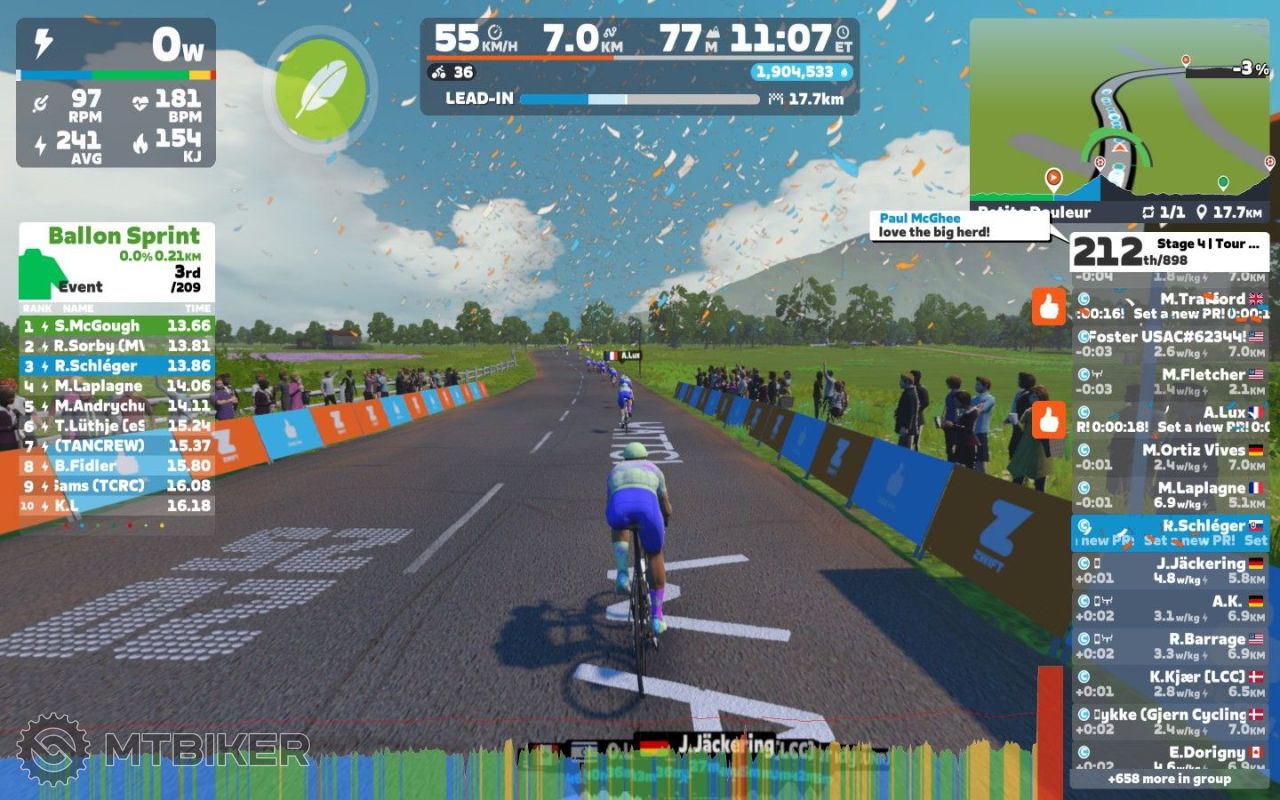
Task: Select B.Fidler on the Ballon Sprint leaderboard
Action: 117,465
